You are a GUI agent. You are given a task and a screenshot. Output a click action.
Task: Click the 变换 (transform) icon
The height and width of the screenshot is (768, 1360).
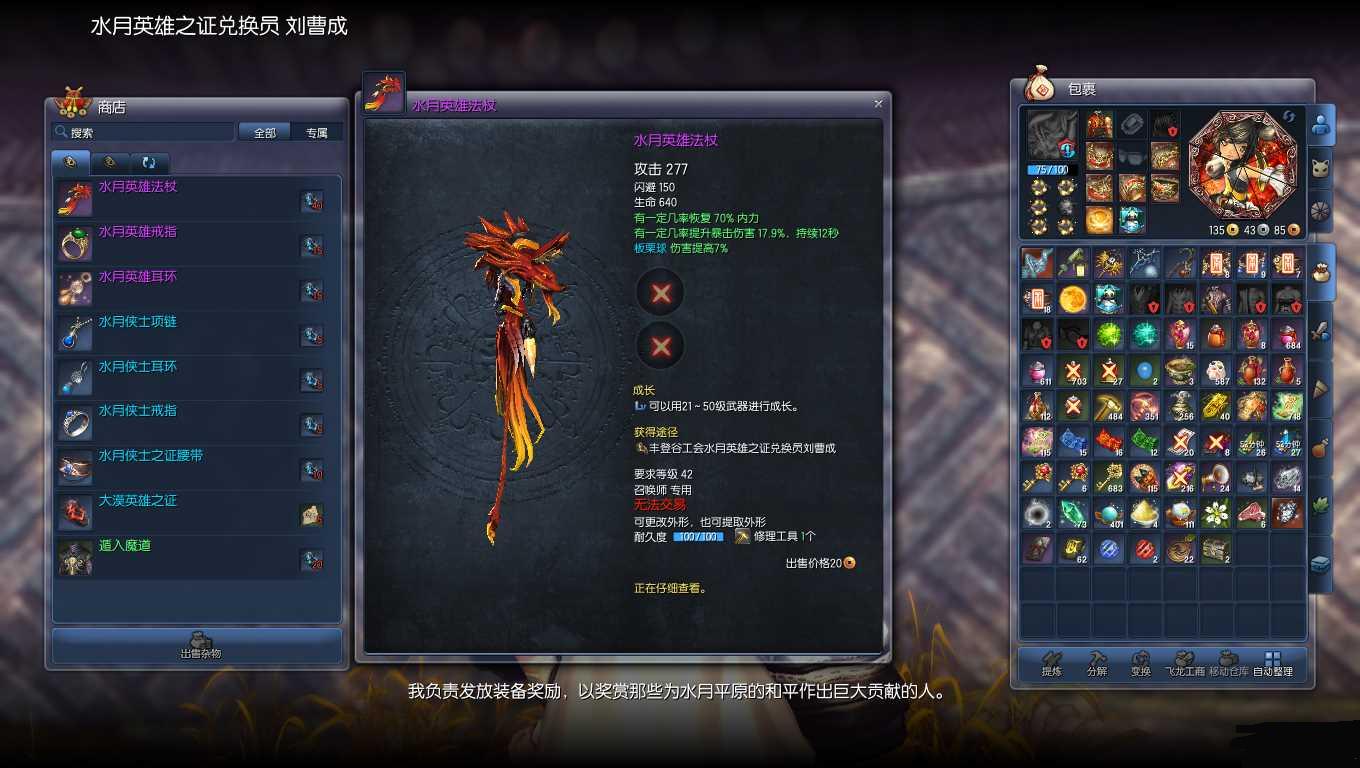click(1141, 662)
